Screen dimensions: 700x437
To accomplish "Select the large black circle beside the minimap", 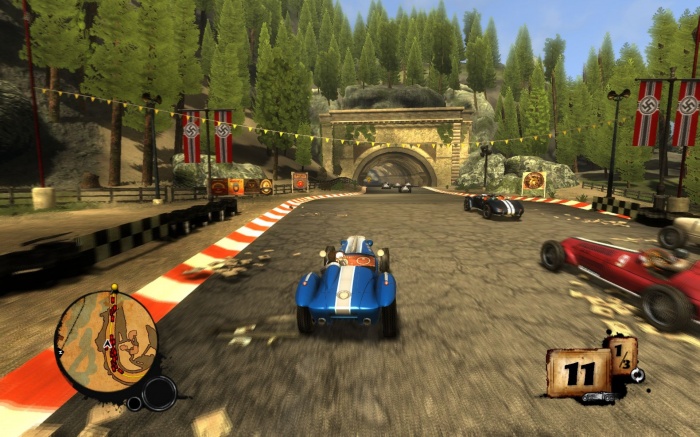I will click(159, 392).
